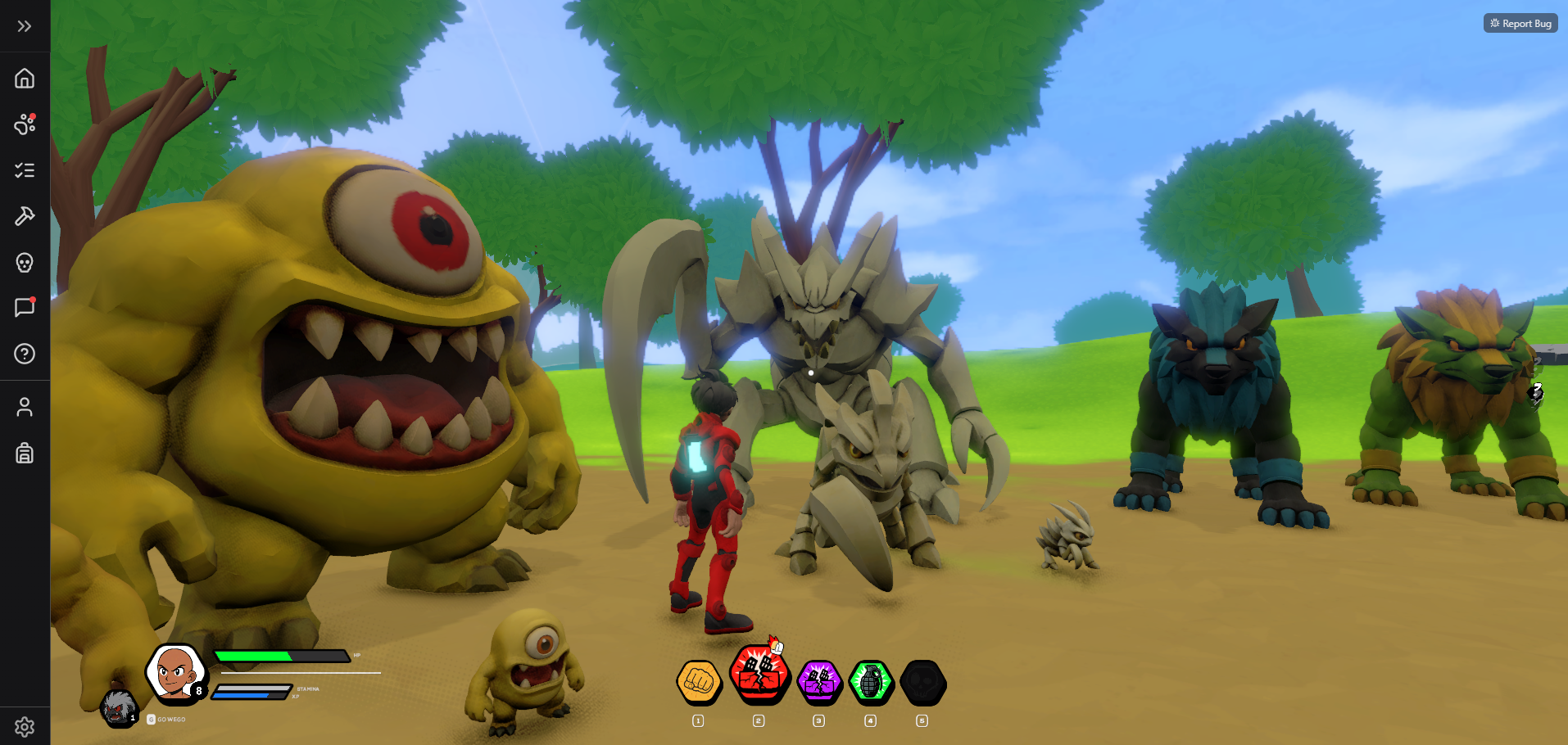Viewport: 1568px width, 745px height.
Task: Click the Report Bug button
Action: [x=1520, y=23]
